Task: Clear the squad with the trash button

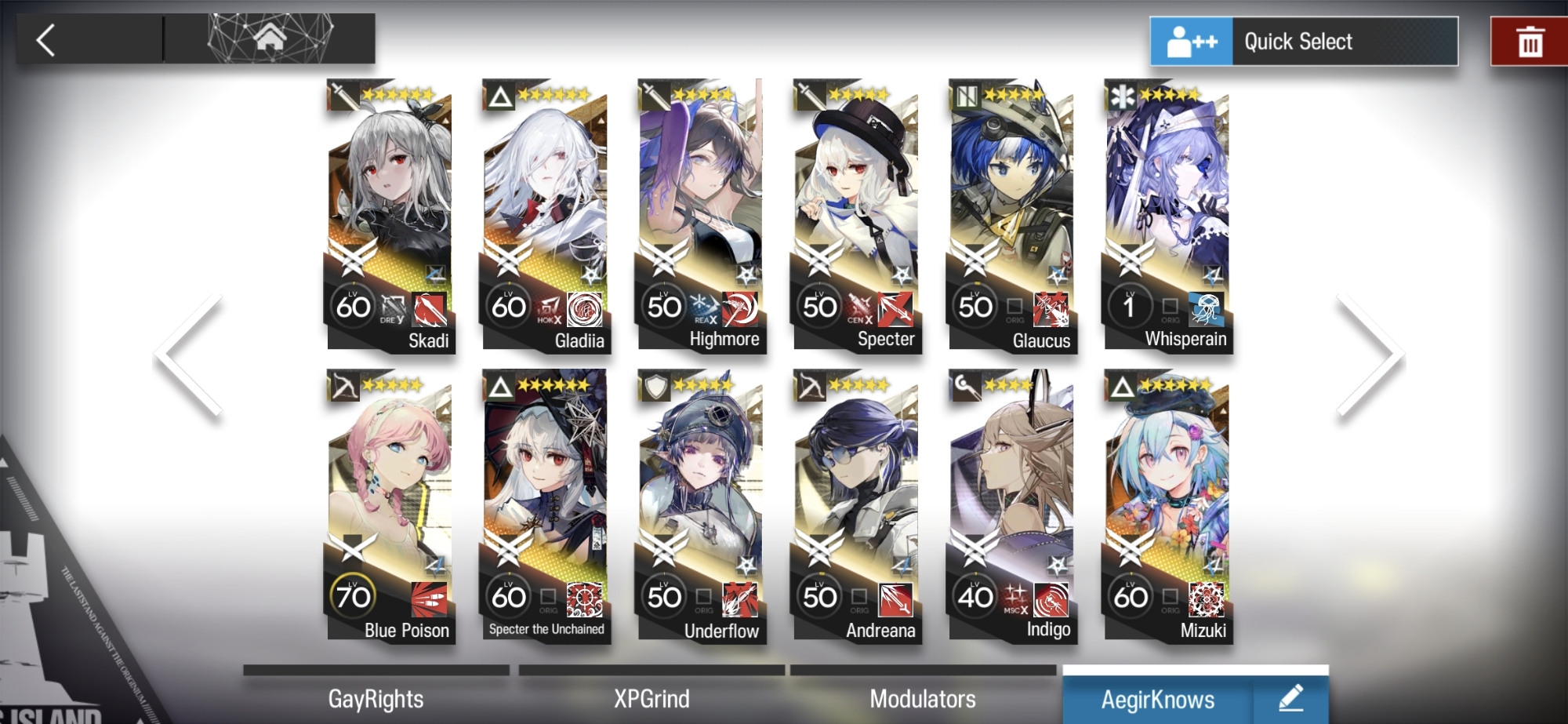Action: tap(1529, 42)
